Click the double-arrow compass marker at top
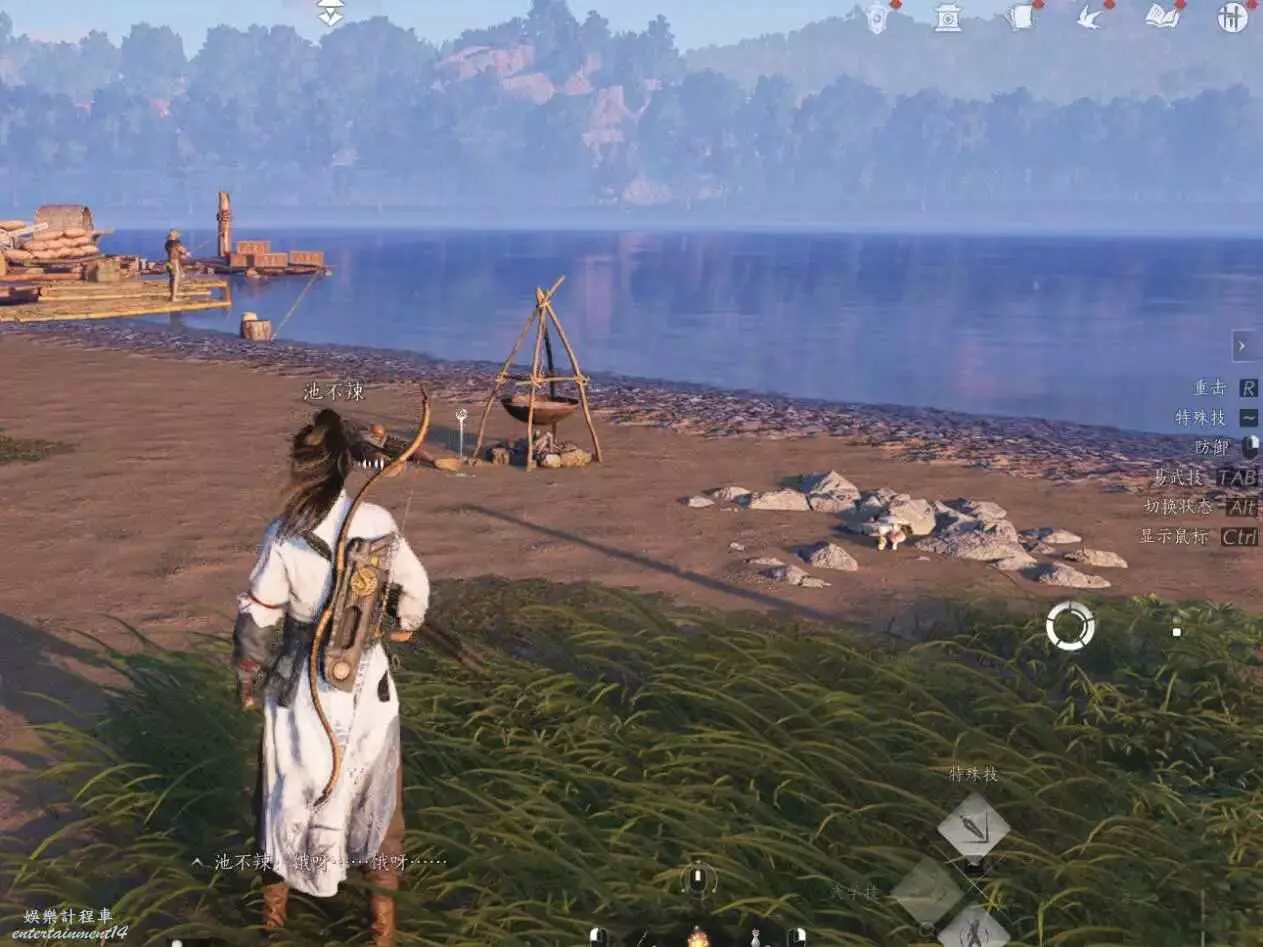Image resolution: width=1263 pixels, height=947 pixels. click(330, 13)
